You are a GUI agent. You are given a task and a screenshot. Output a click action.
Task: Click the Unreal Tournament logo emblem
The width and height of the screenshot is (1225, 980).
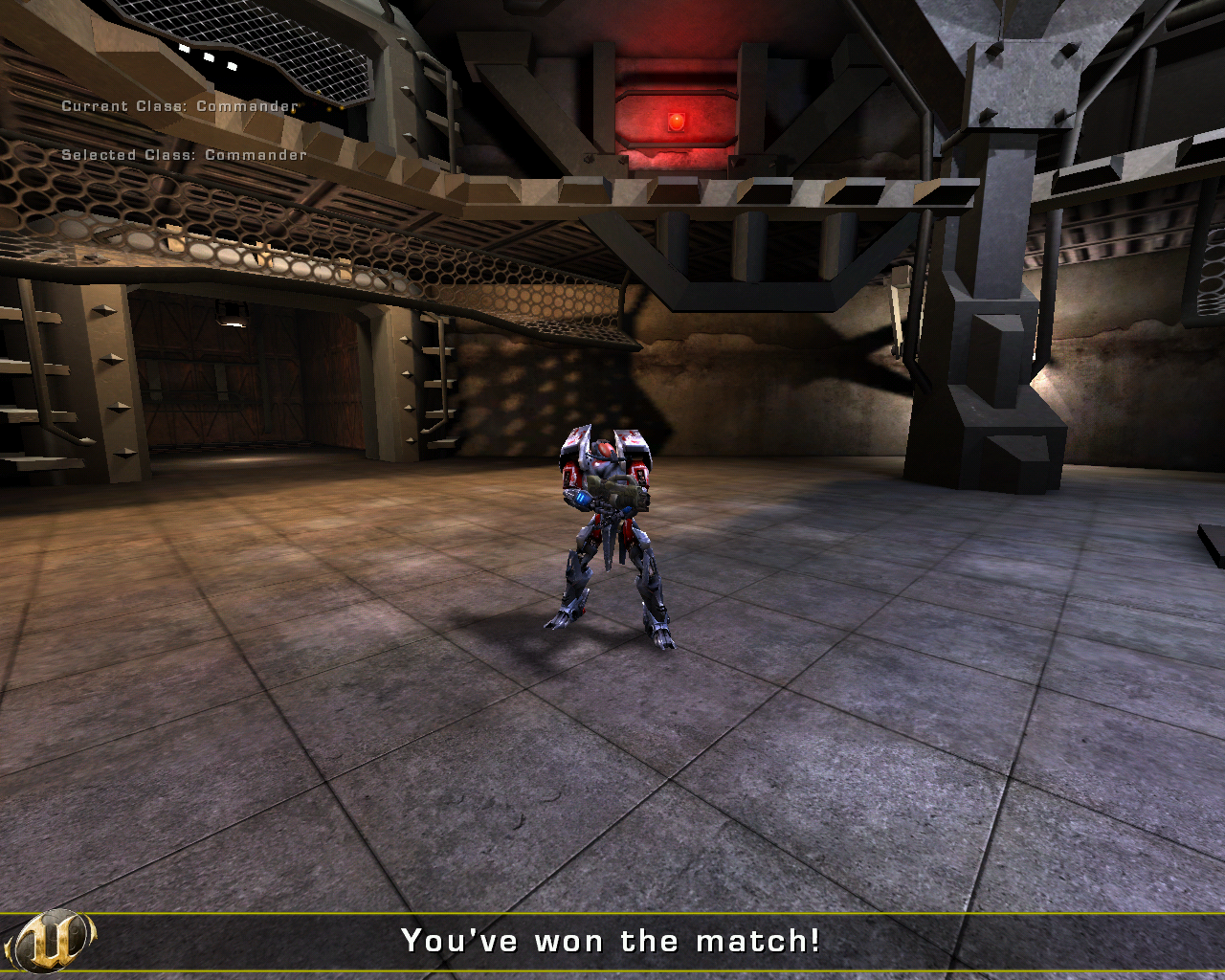pyautogui.click(x=50, y=943)
